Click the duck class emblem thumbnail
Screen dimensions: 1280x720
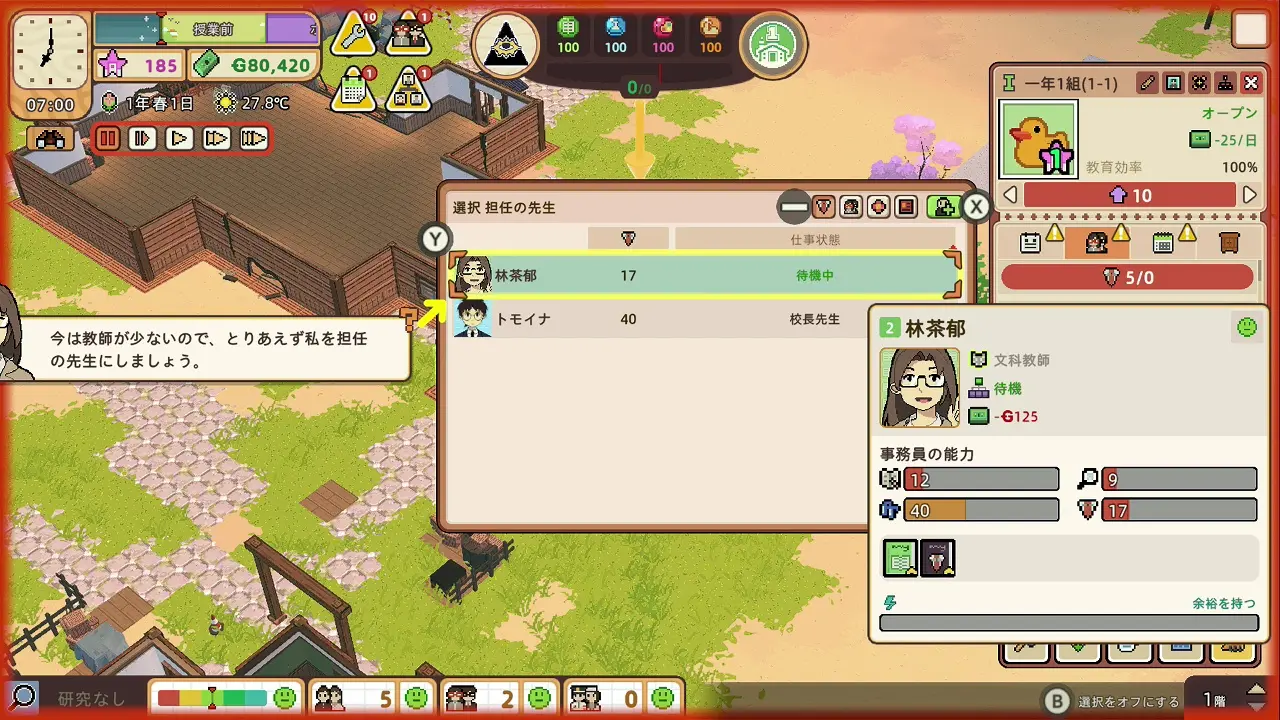[1037, 138]
